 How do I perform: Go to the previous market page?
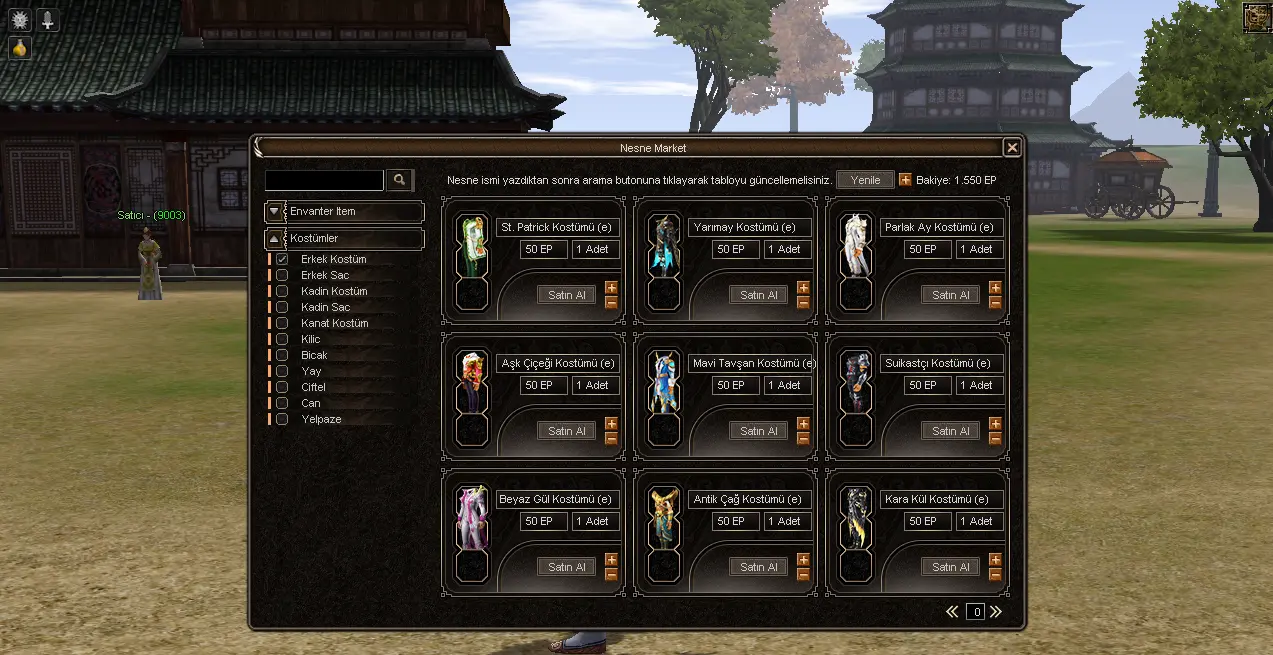pos(952,612)
